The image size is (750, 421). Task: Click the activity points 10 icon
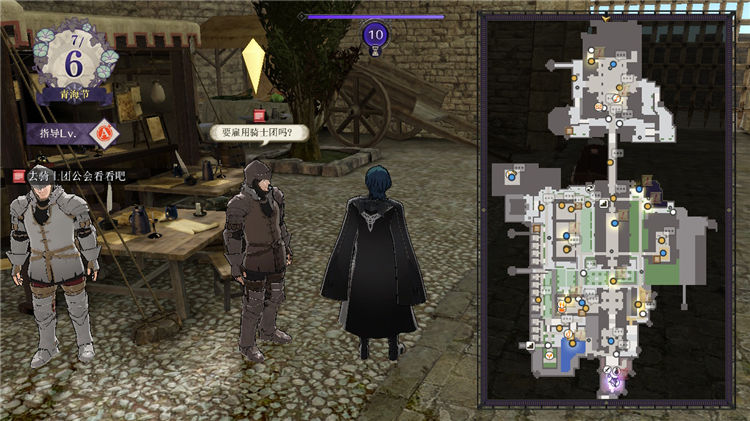tap(375, 35)
